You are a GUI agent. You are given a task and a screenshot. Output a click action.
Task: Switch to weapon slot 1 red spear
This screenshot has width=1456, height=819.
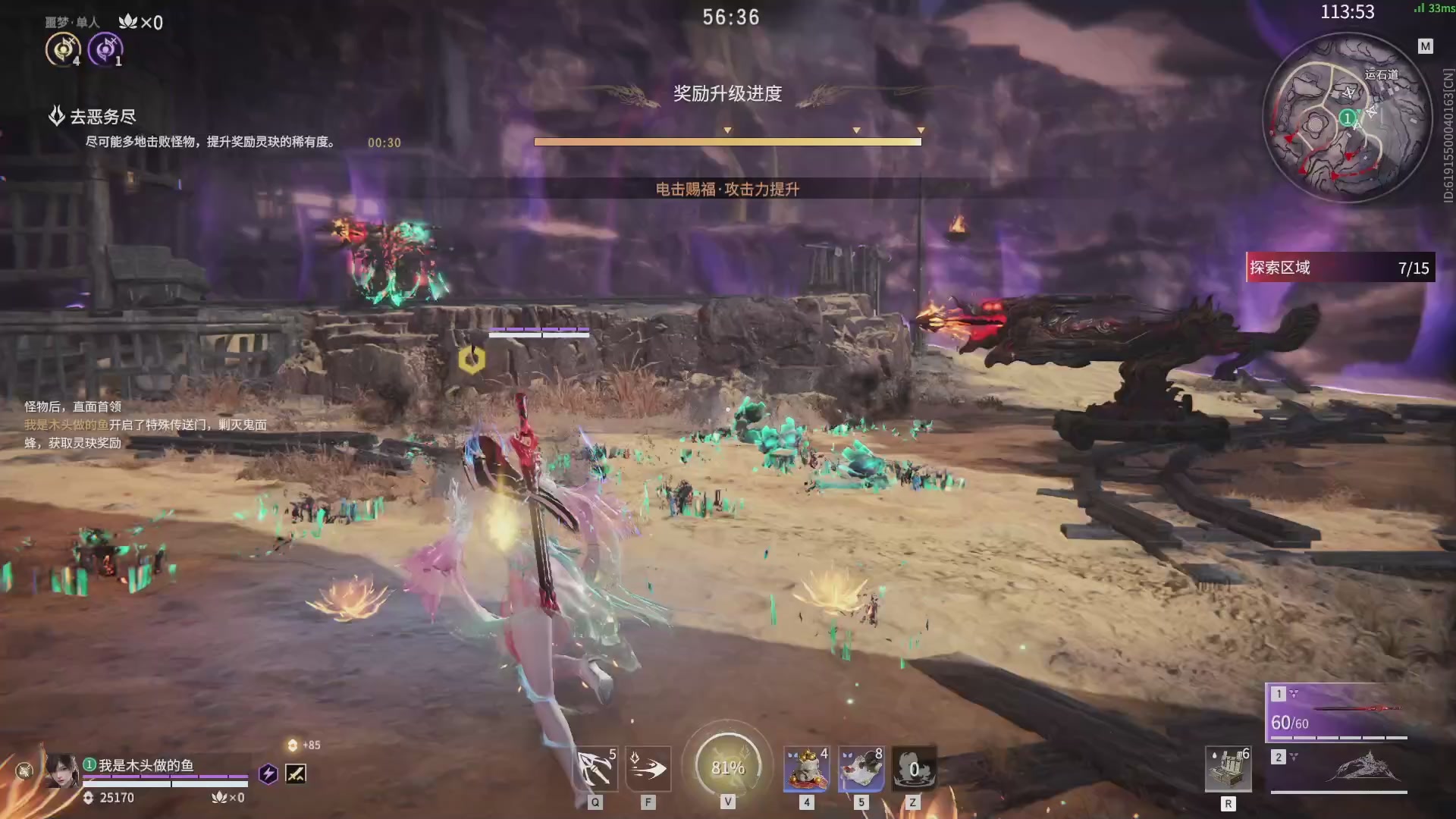[1339, 713]
